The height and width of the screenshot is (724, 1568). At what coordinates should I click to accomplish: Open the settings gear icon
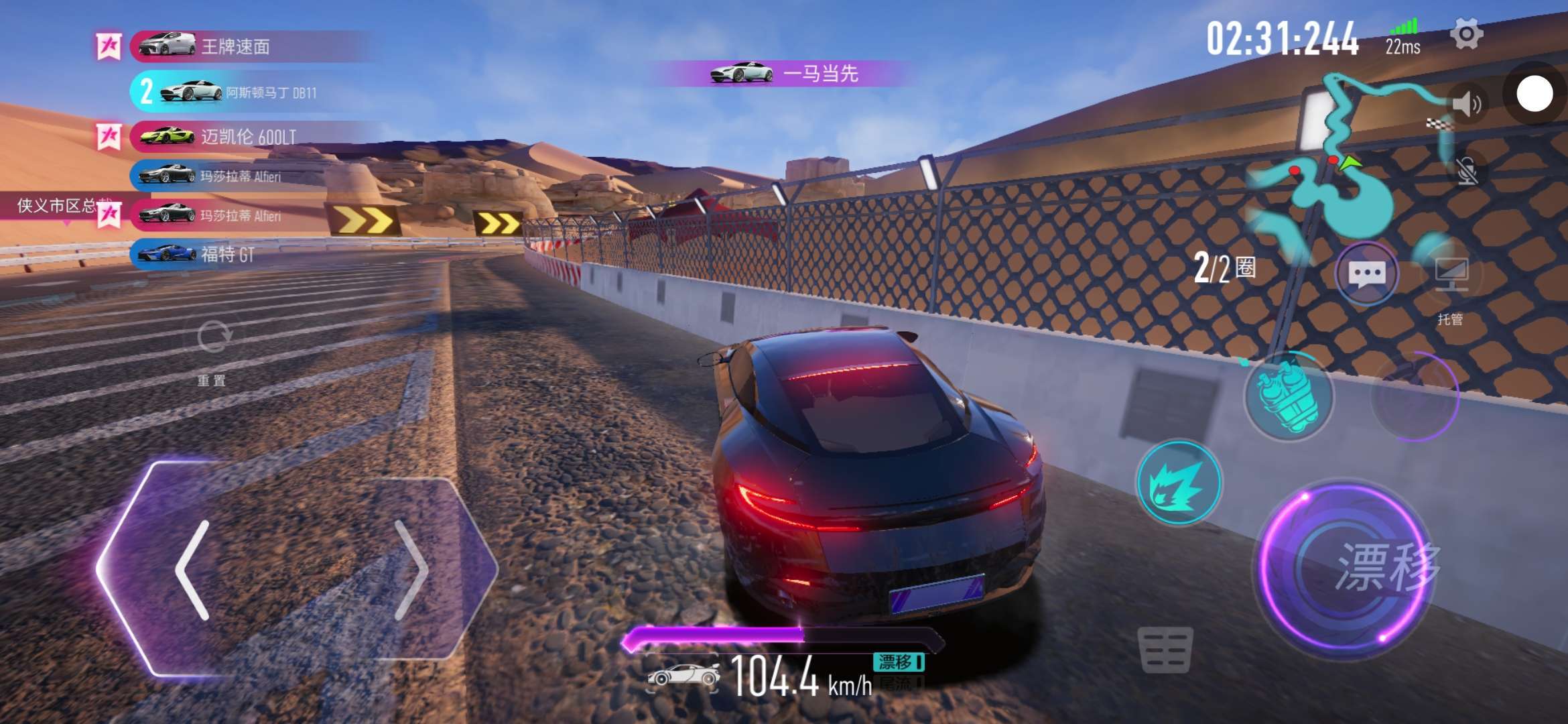pyautogui.click(x=1466, y=34)
